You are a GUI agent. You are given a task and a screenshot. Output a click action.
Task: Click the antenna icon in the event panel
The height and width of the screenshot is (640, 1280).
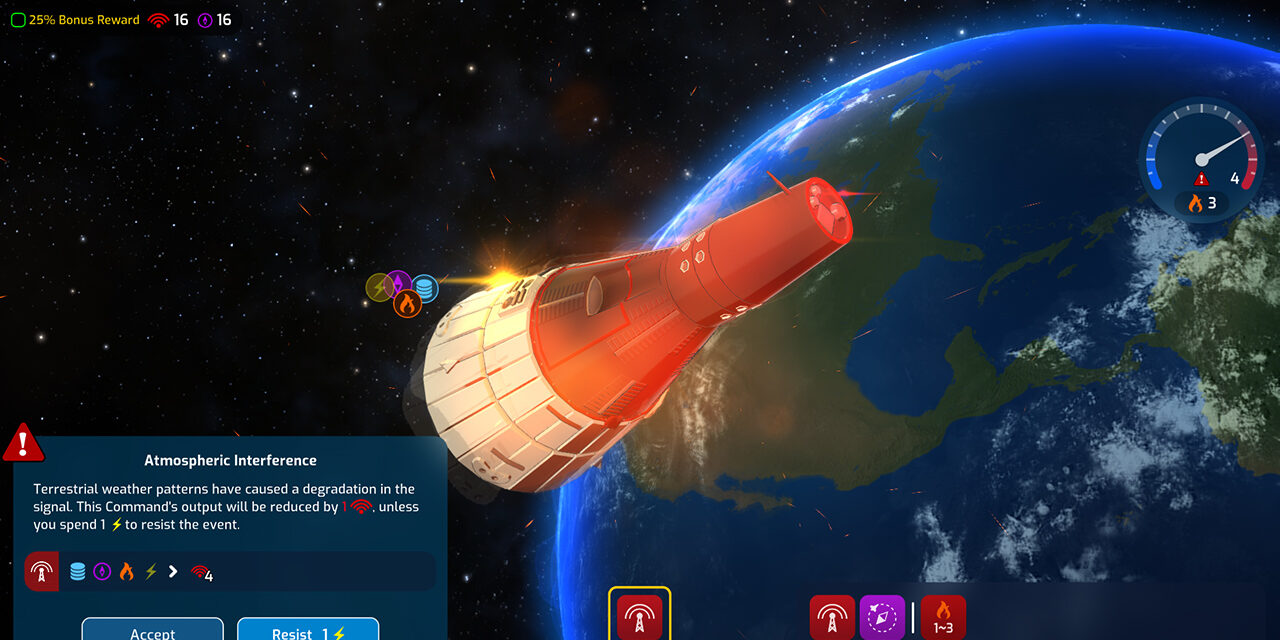click(42, 572)
